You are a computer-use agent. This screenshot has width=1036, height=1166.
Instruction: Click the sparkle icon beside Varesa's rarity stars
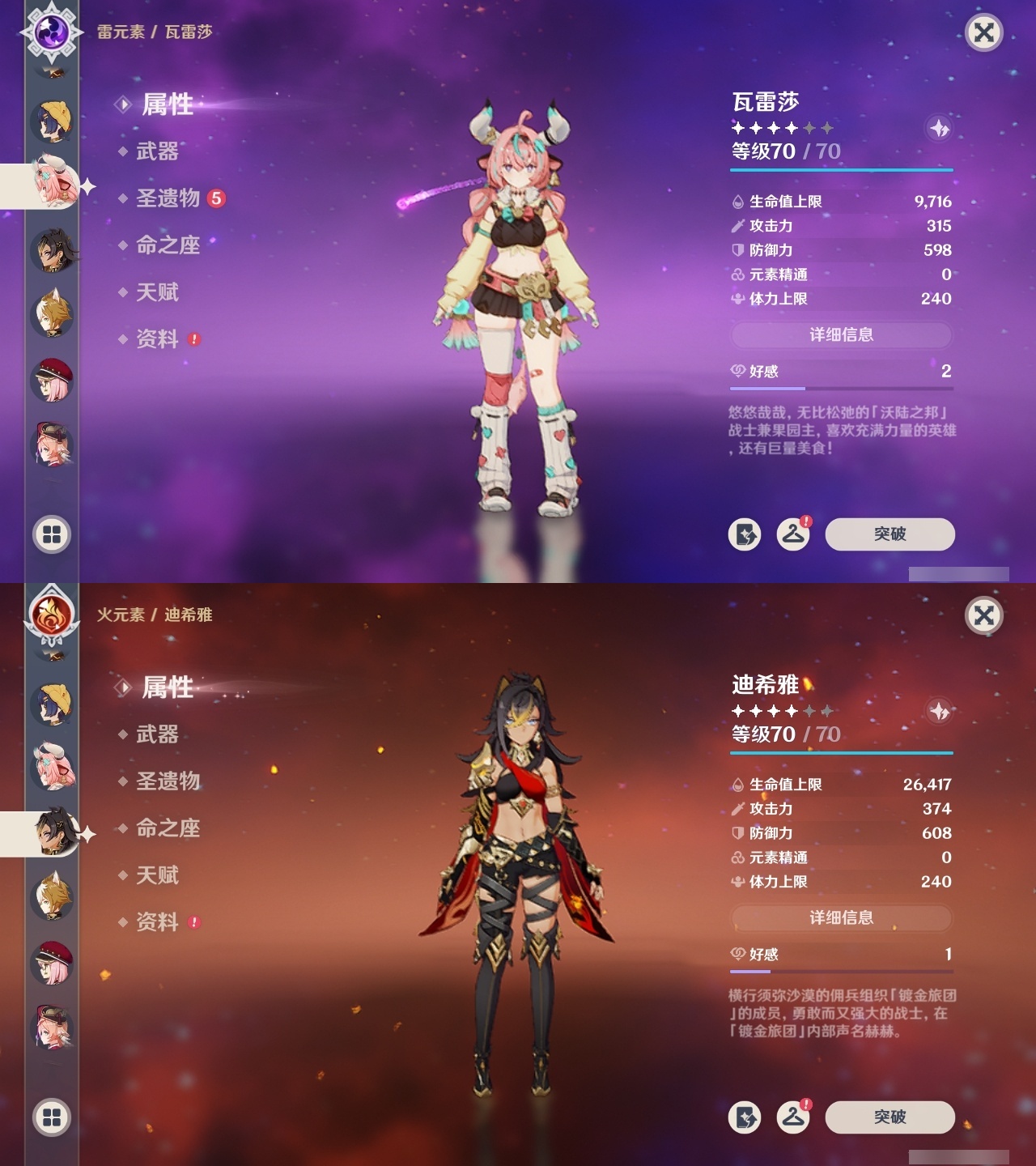939,127
